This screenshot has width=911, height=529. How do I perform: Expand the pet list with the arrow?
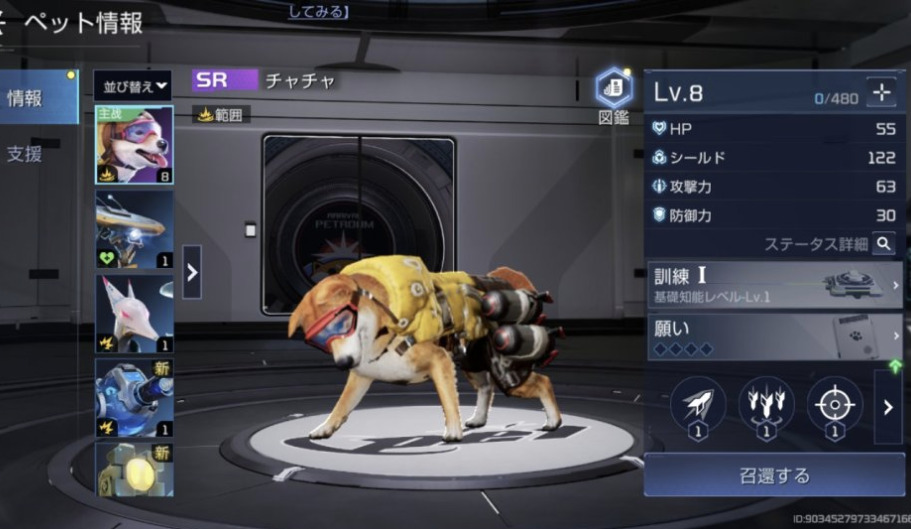coord(191,272)
